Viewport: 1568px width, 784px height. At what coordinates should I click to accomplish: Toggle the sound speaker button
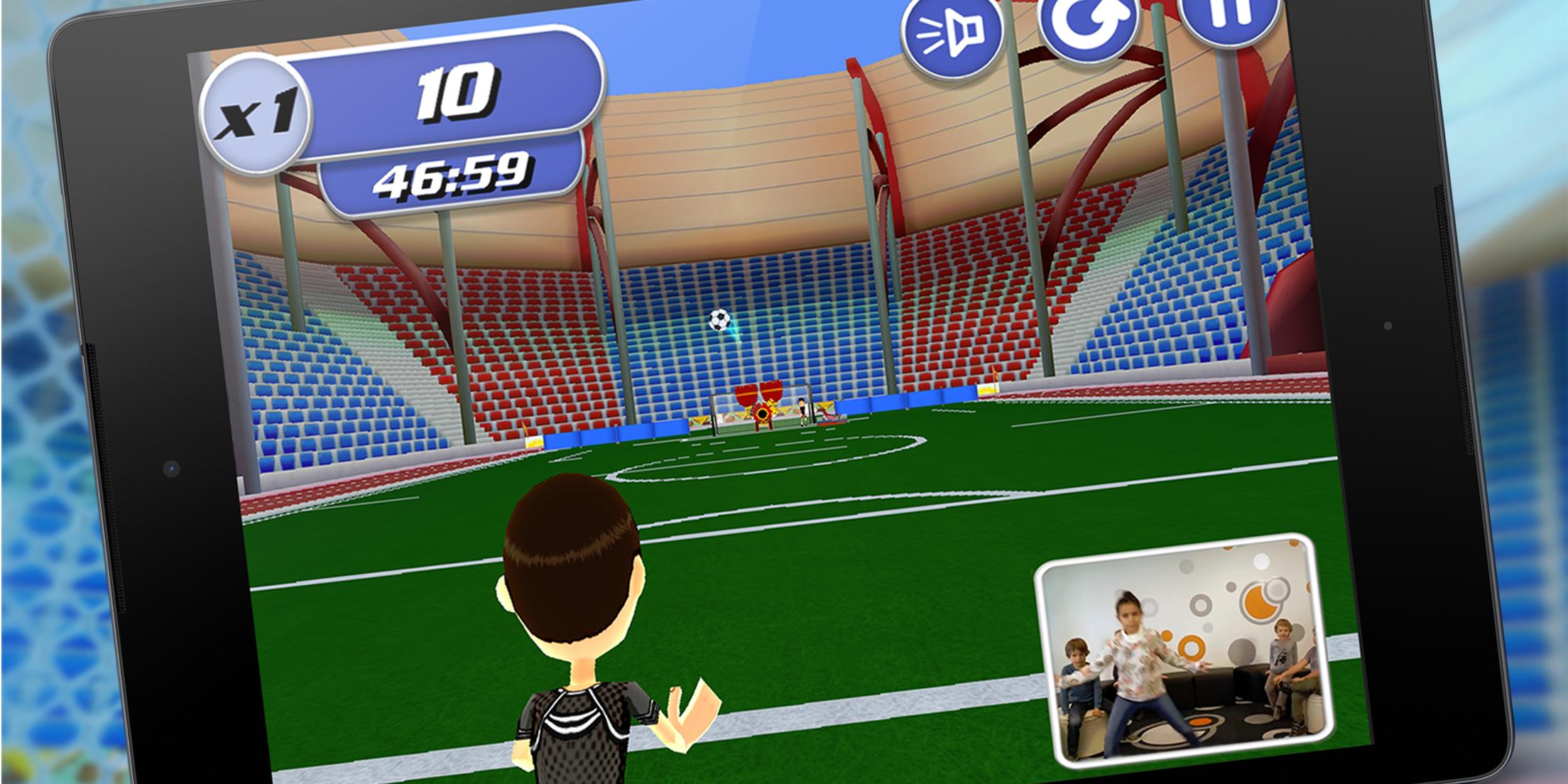click(952, 33)
